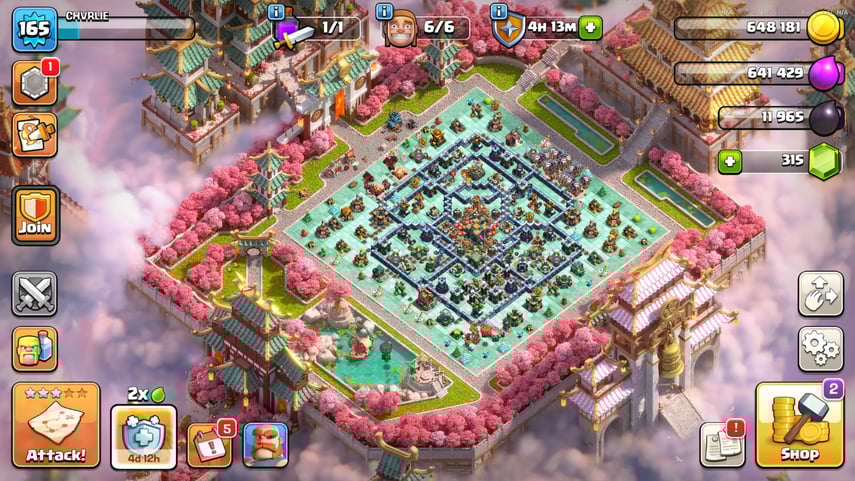Select the 4d 12h shield boost tile
The image size is (855, 481).
pyautogui.click(x=143, y=436)
